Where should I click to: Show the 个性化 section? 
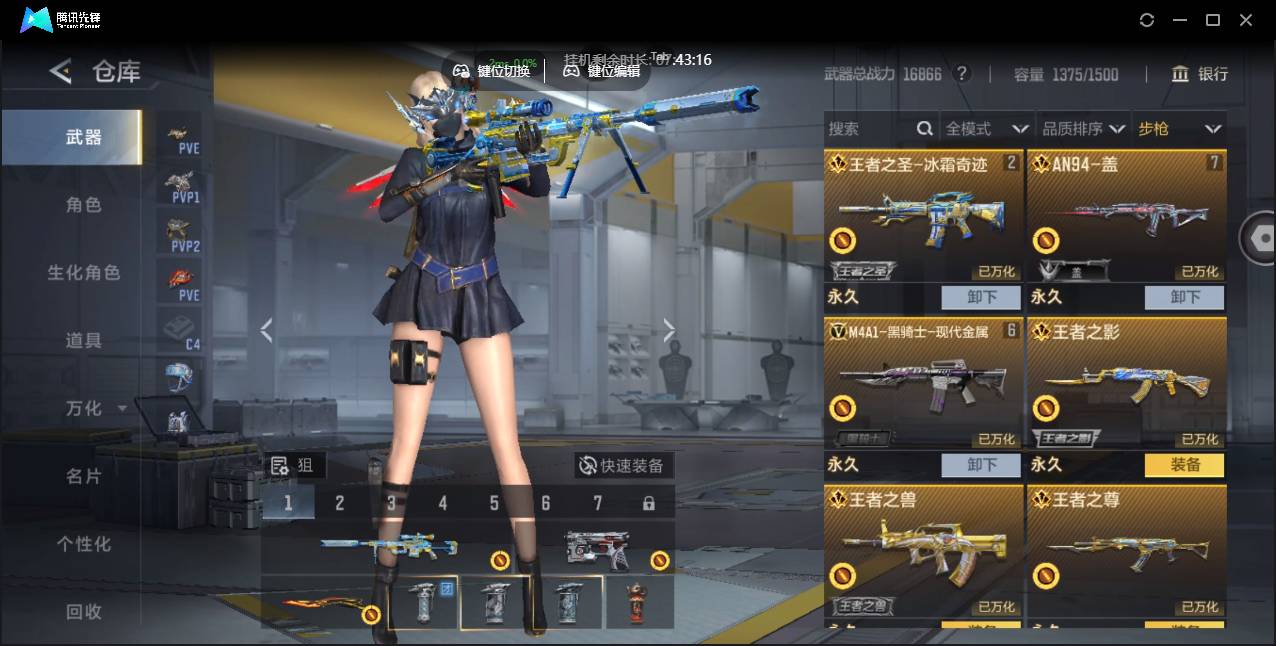(84, 545)
